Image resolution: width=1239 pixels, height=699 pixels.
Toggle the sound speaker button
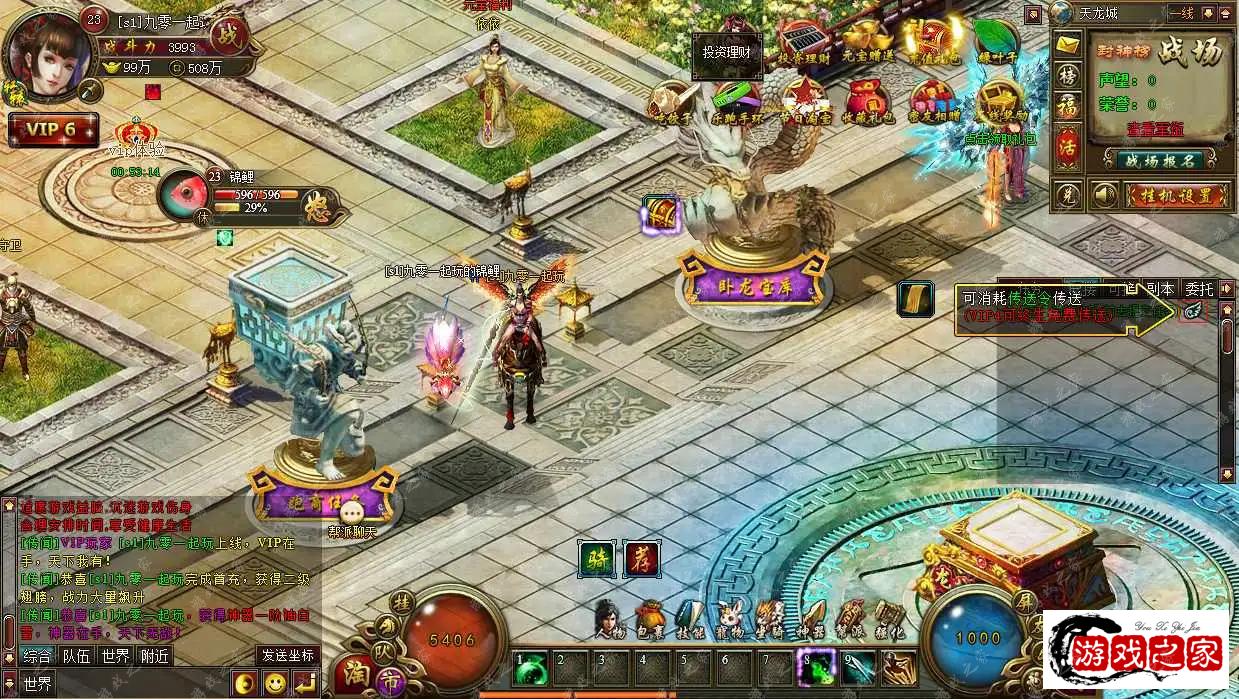click(x=1104, y=195)
